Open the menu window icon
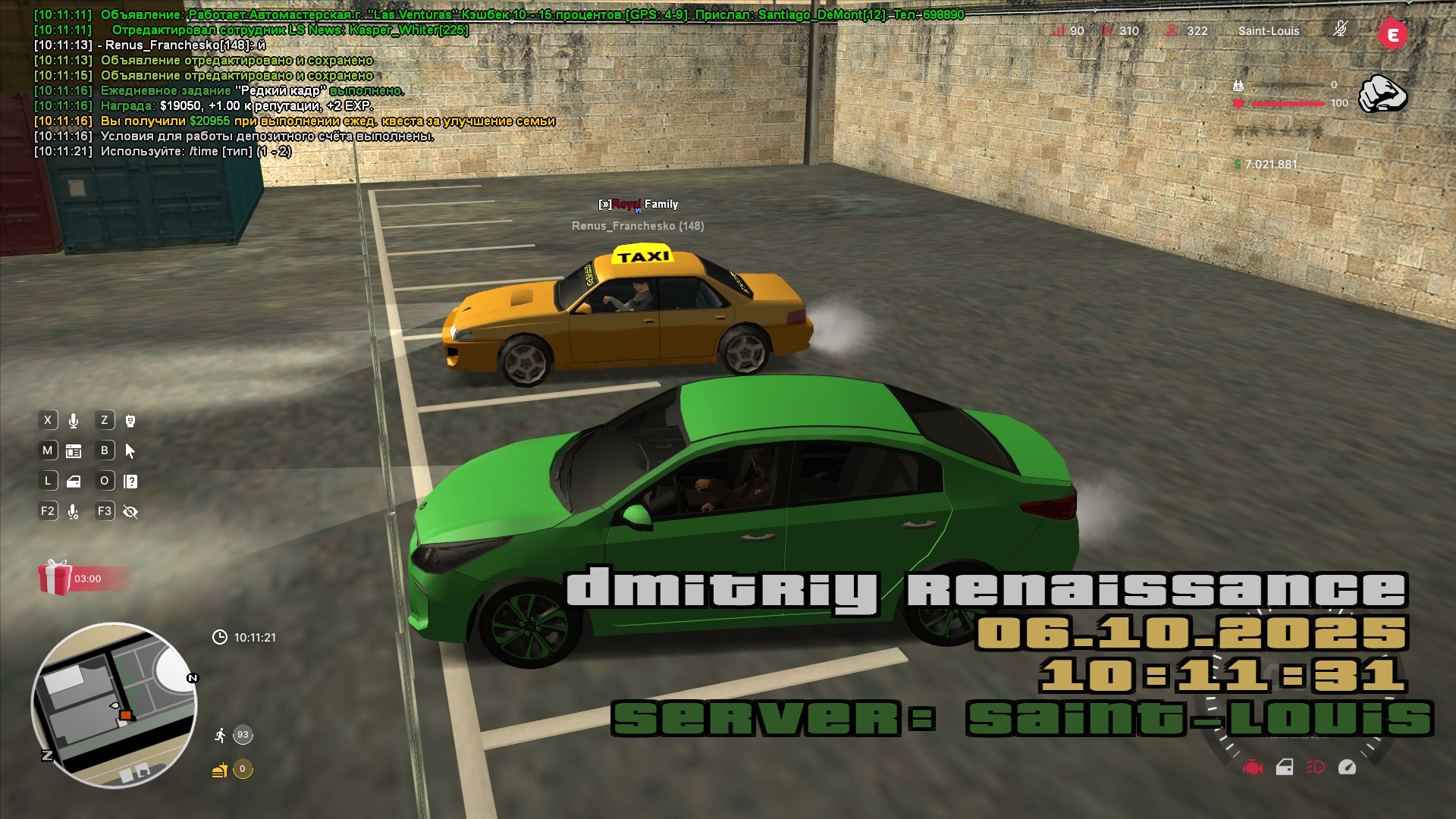 tap(74, 451)
